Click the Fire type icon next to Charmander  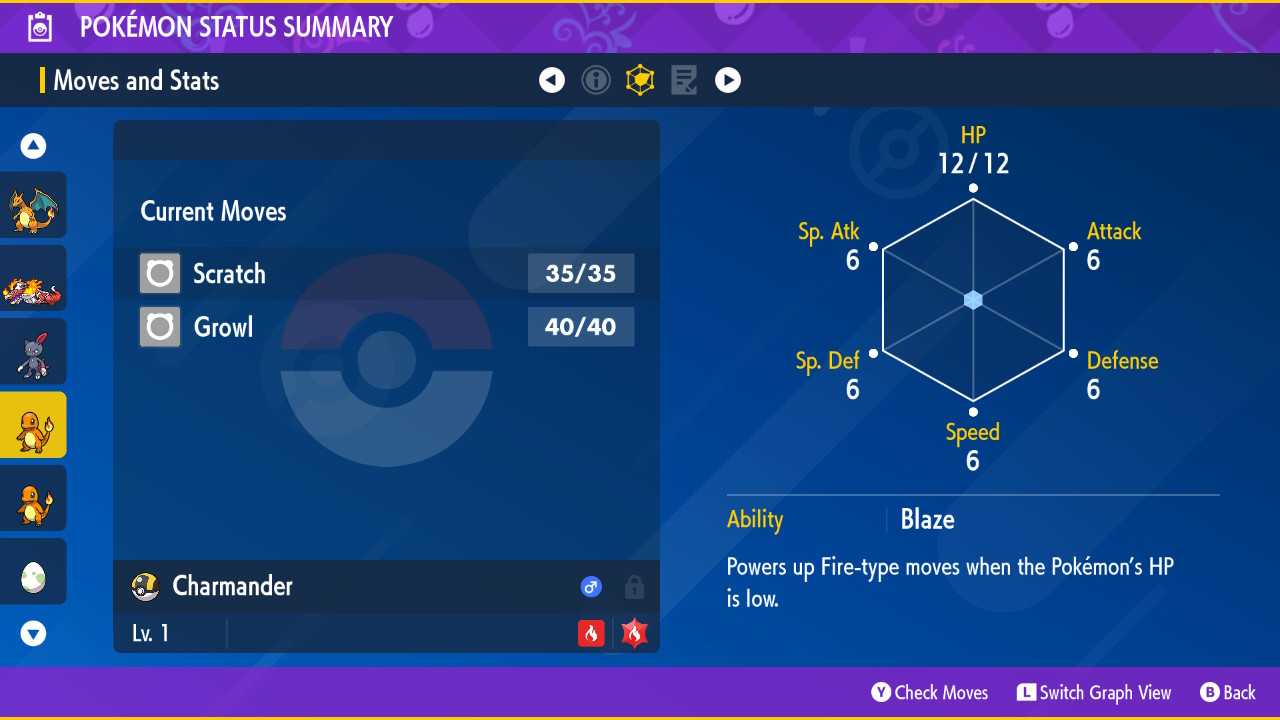coord(590,634)
